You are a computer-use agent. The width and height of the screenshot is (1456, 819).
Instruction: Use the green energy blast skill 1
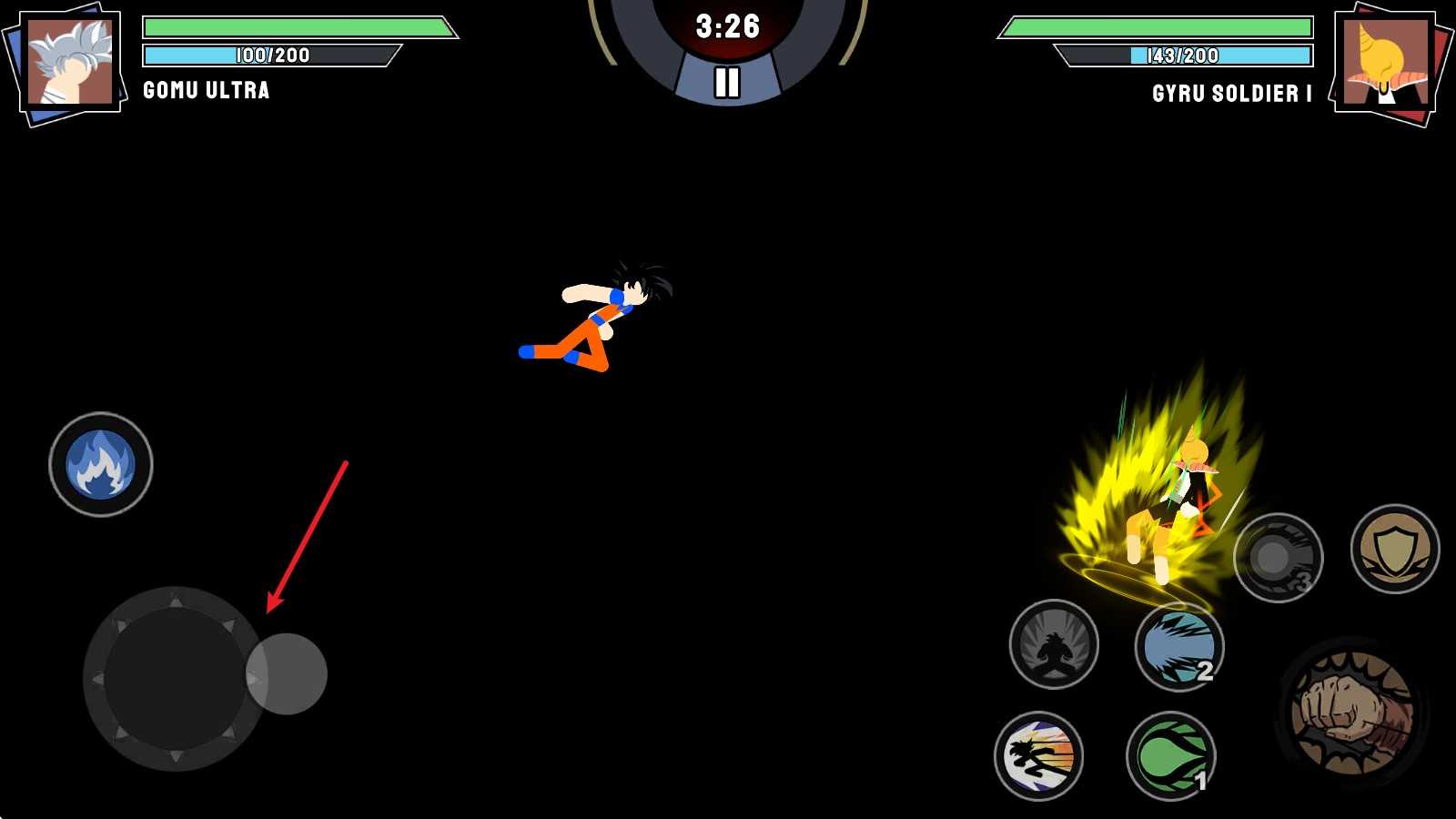click(x=1171, y=756)
